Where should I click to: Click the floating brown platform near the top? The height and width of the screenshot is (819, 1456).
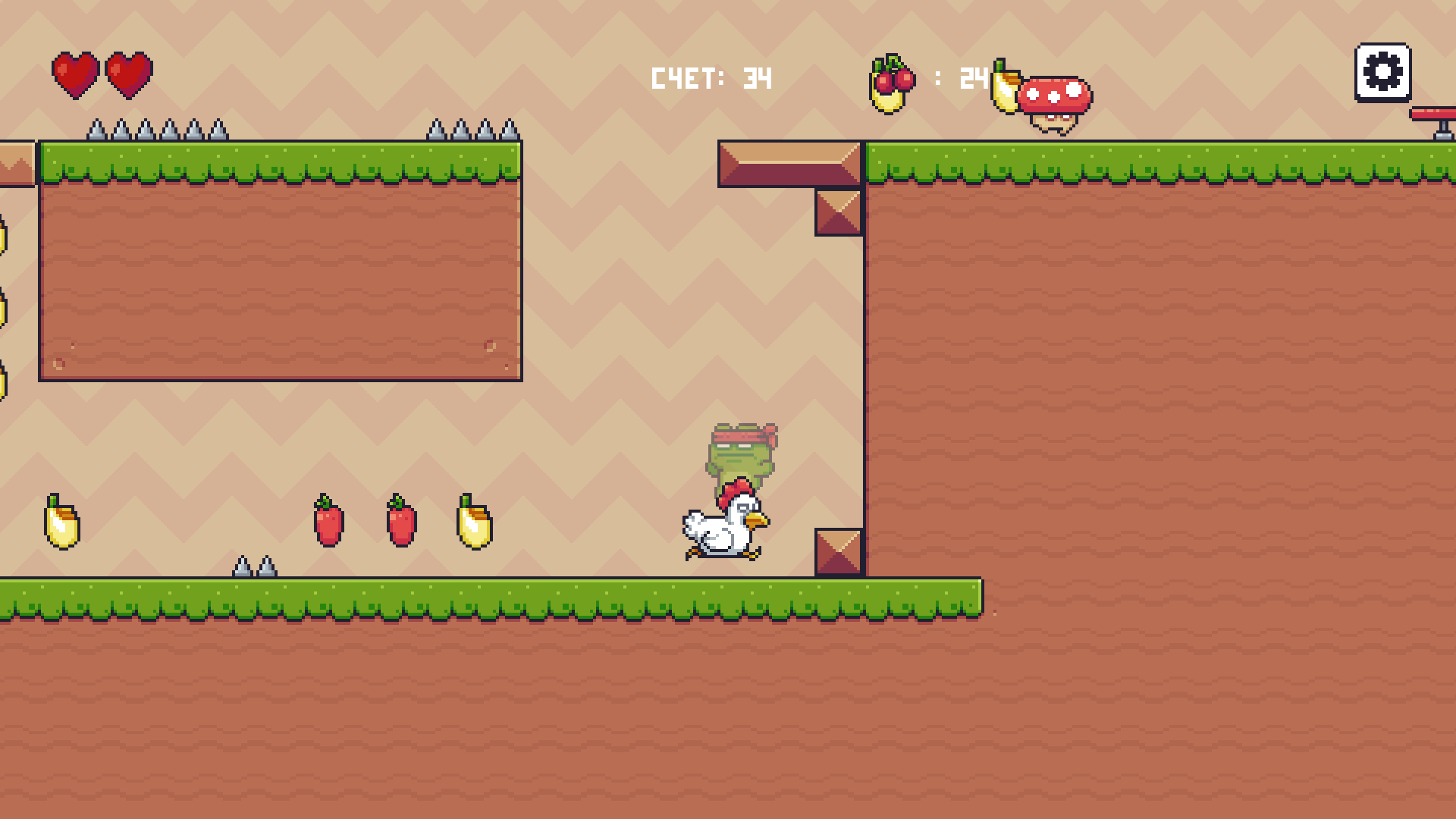click(x=787, y=164)
